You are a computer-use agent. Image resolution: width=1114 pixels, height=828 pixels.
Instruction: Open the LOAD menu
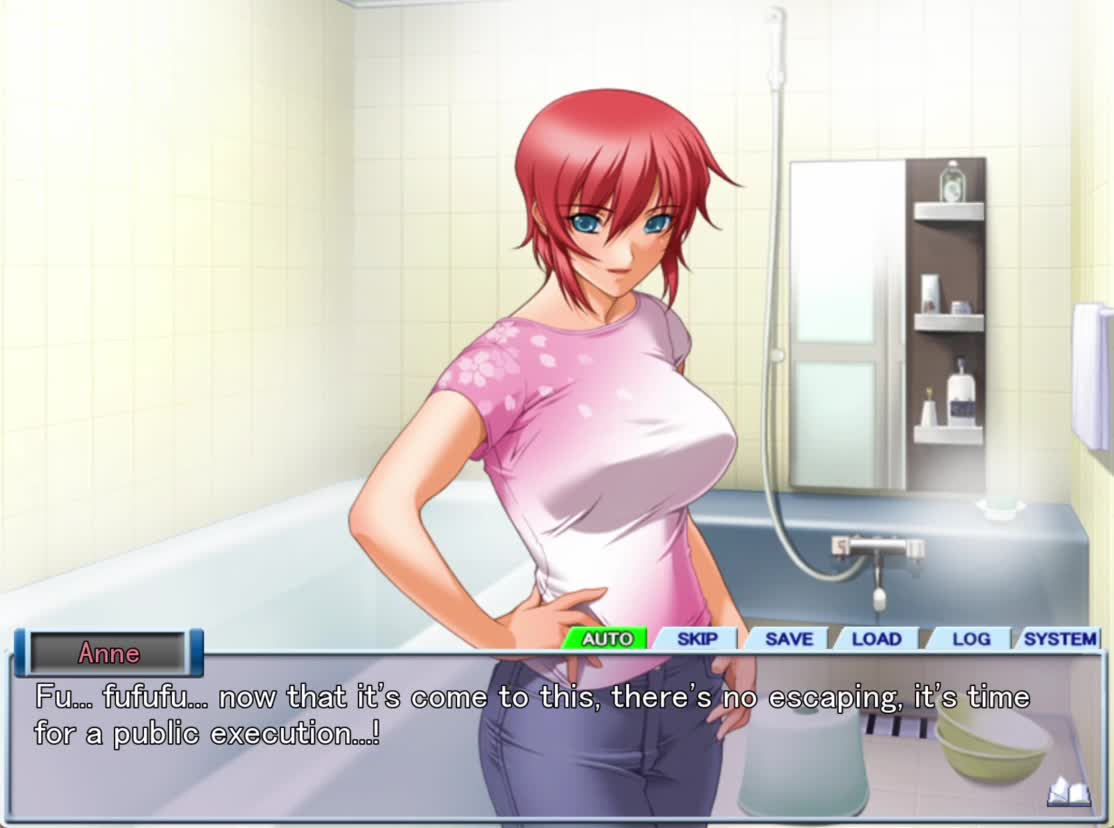click(x=877, y=639)
